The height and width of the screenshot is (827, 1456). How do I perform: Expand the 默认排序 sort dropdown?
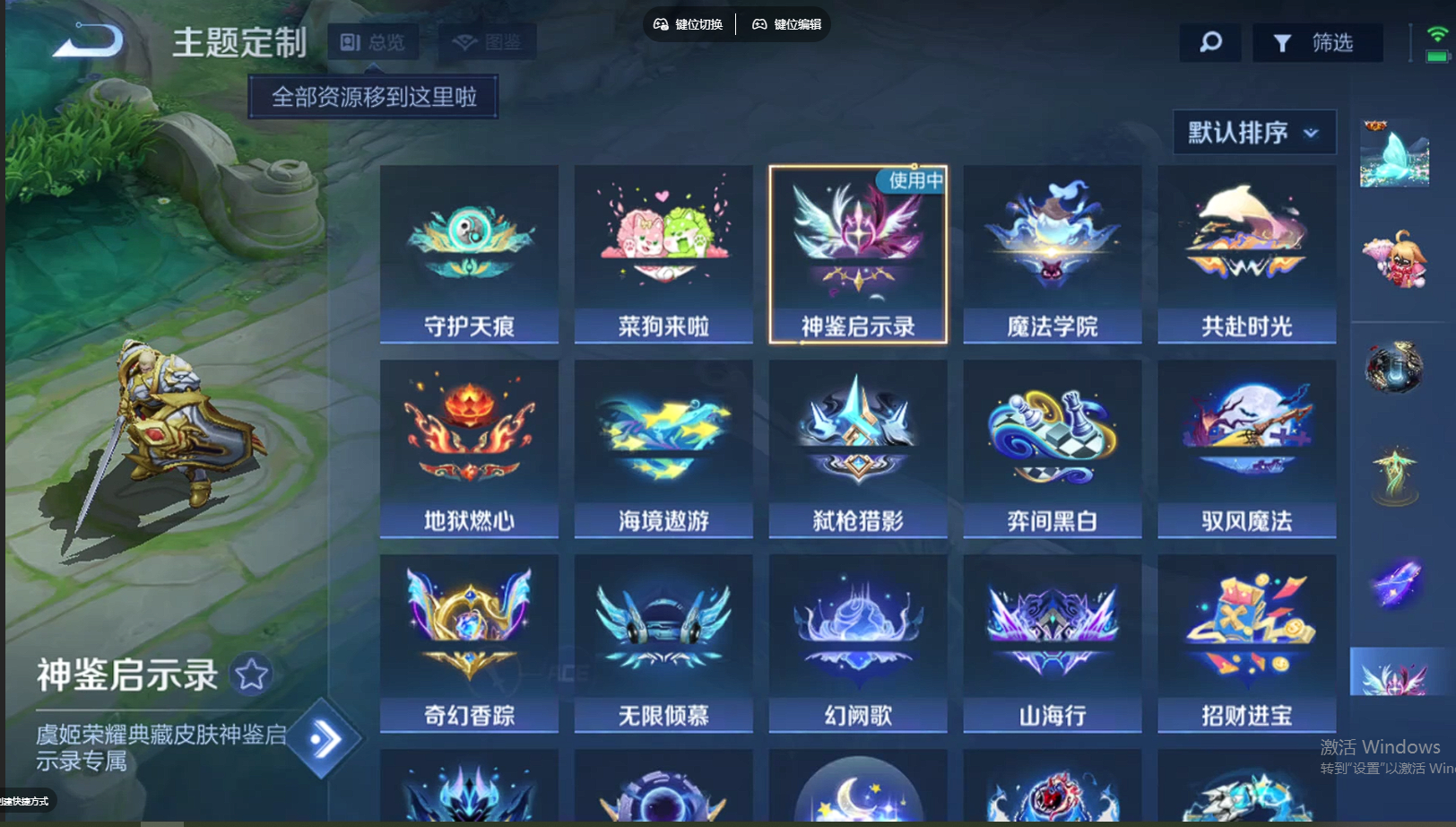[x=1252, y=131]
